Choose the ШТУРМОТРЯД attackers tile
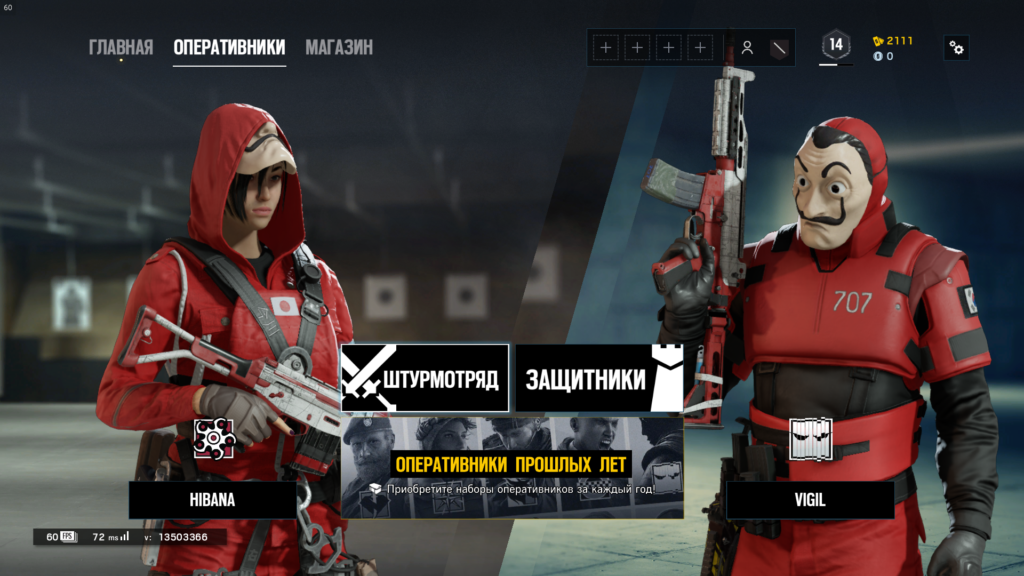 (x=425, y=378)
